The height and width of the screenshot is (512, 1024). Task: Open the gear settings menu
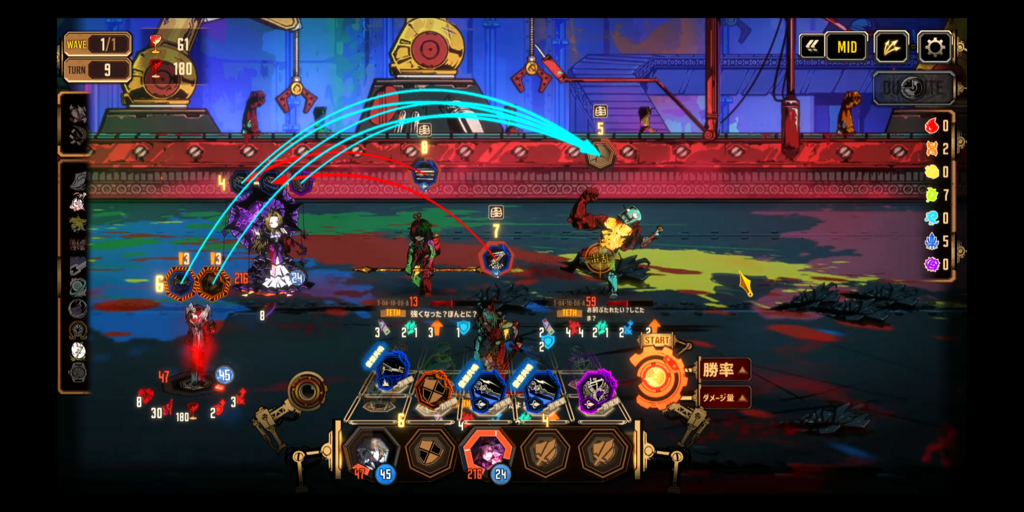(935, 46)
